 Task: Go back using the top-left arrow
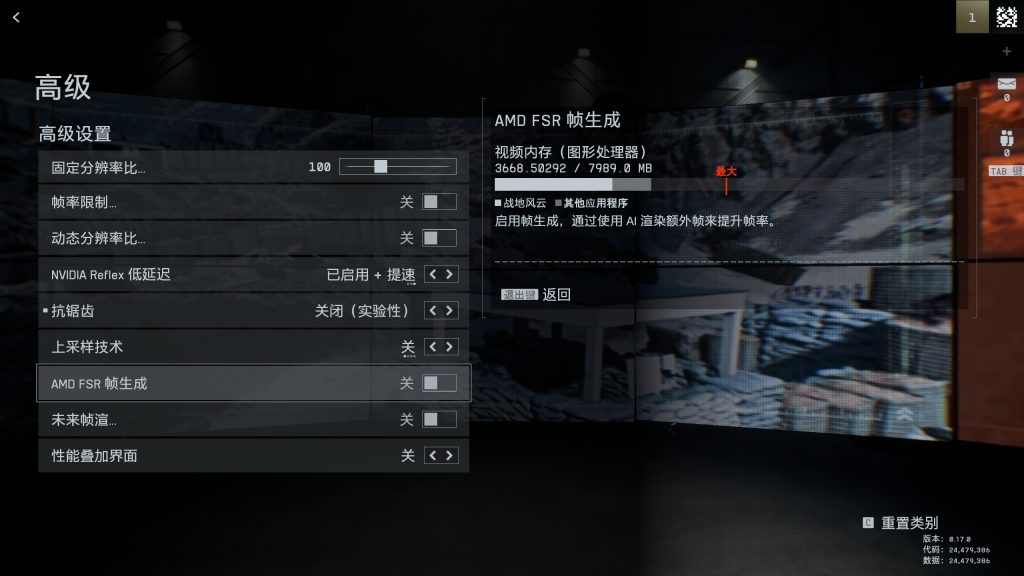16,17
